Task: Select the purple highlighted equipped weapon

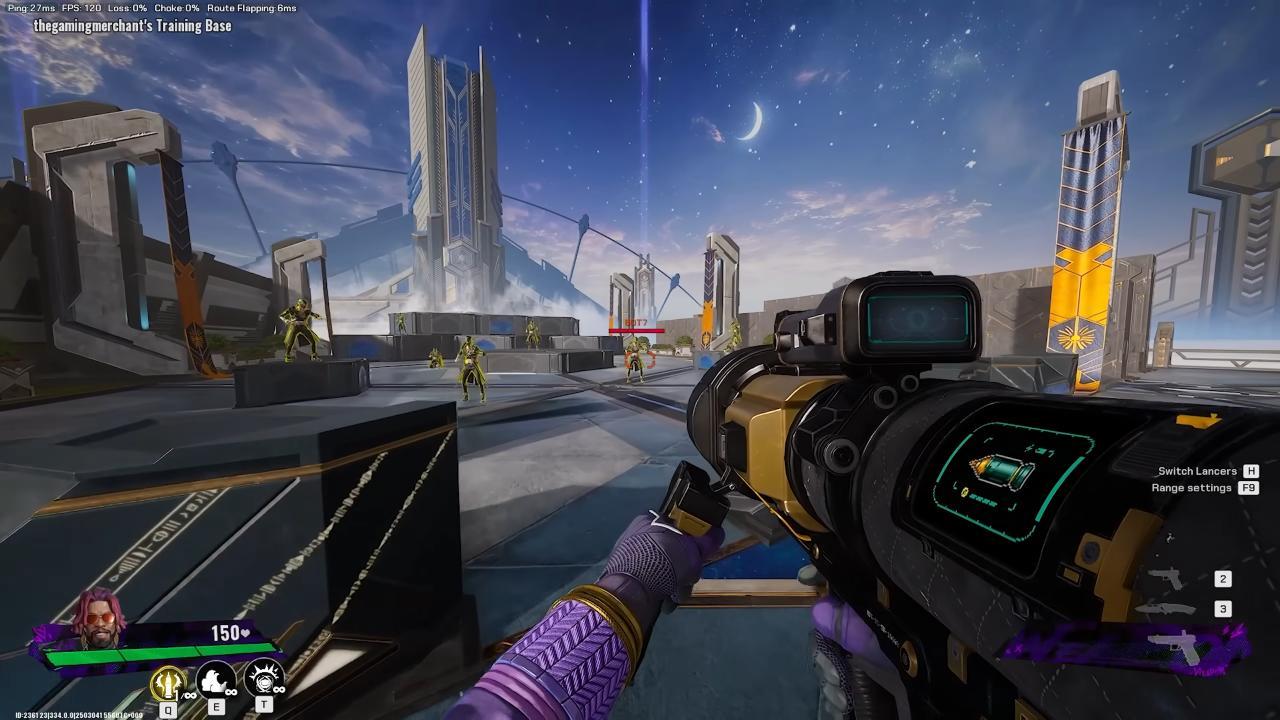Action: click(x=1180, y=643)
